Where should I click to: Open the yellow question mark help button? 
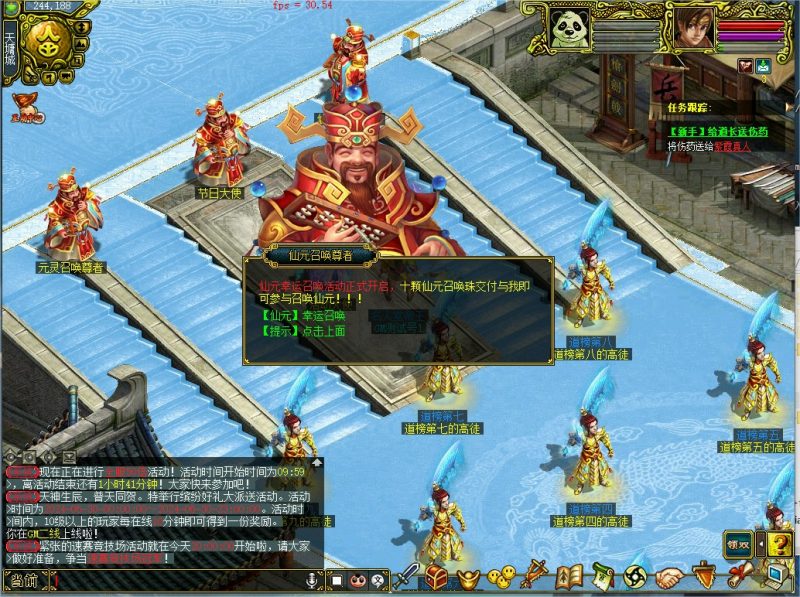point(780,543)
